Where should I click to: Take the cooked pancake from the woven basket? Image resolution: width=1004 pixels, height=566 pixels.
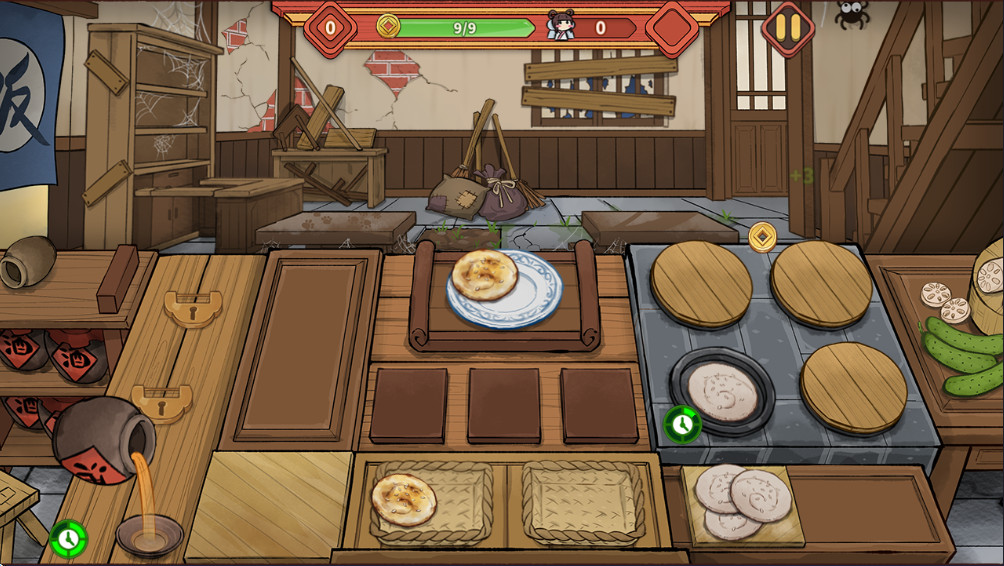click(404, 499)
